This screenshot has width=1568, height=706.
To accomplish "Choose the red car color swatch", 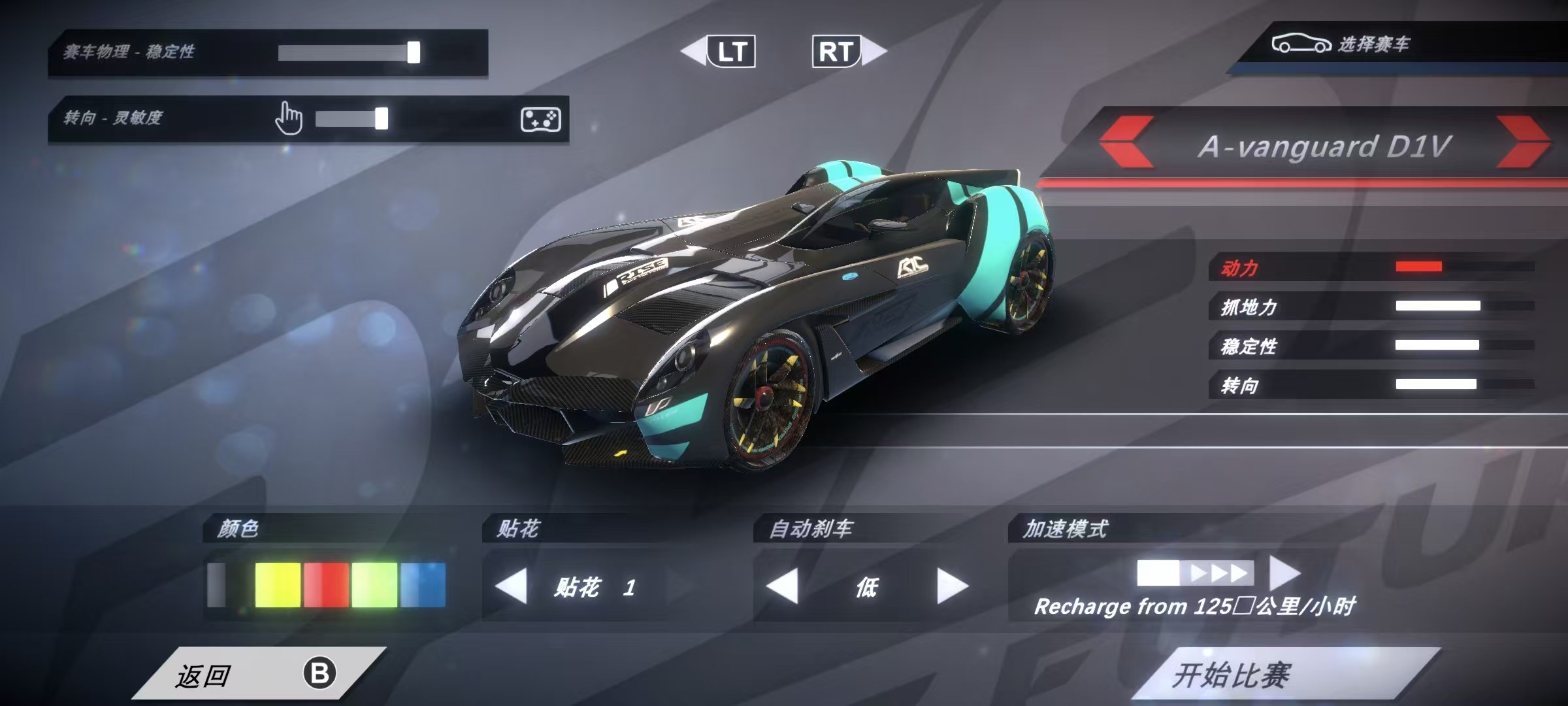I will point(326,584).
